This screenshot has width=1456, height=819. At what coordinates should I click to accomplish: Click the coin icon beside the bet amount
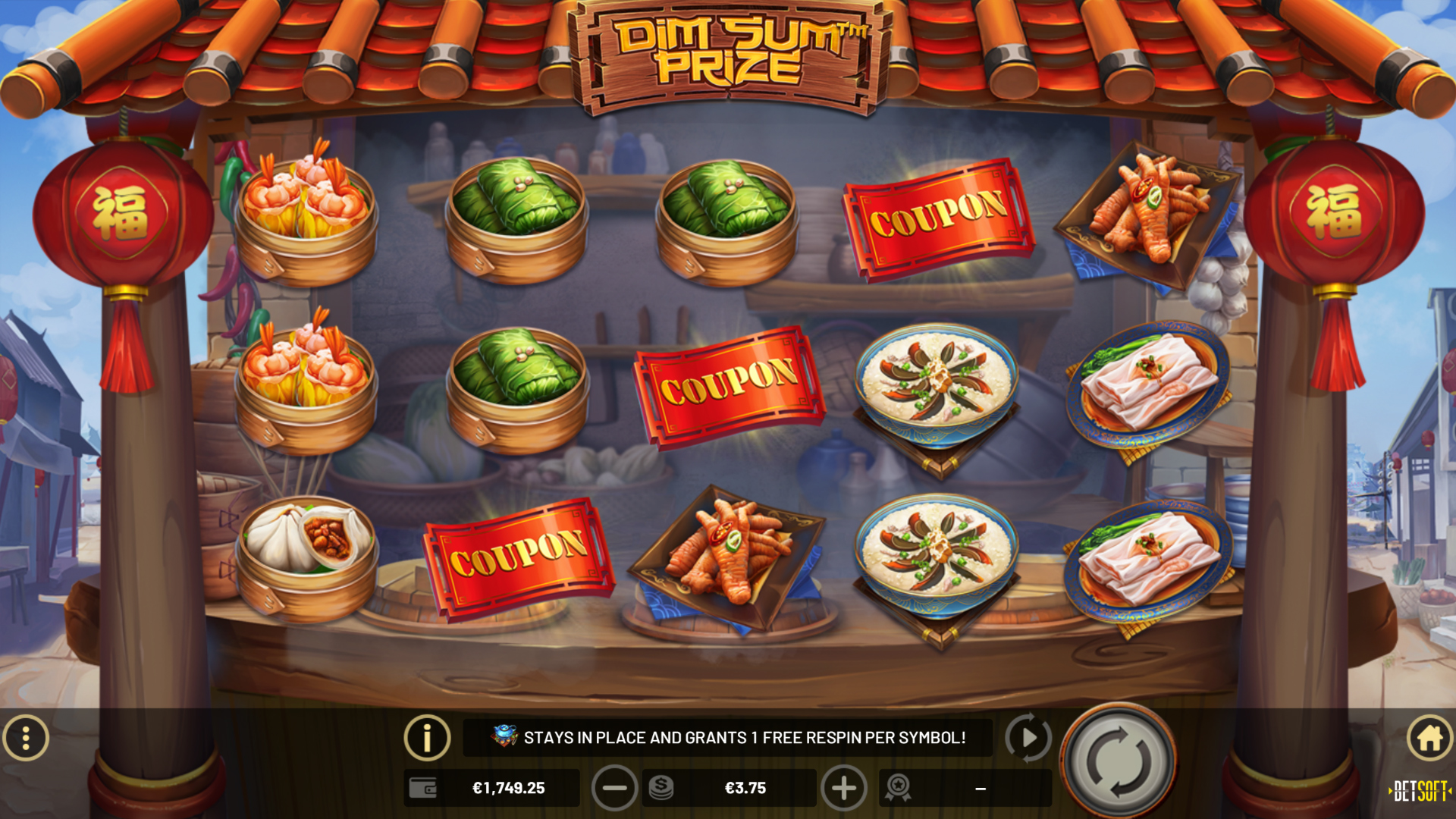661,788
